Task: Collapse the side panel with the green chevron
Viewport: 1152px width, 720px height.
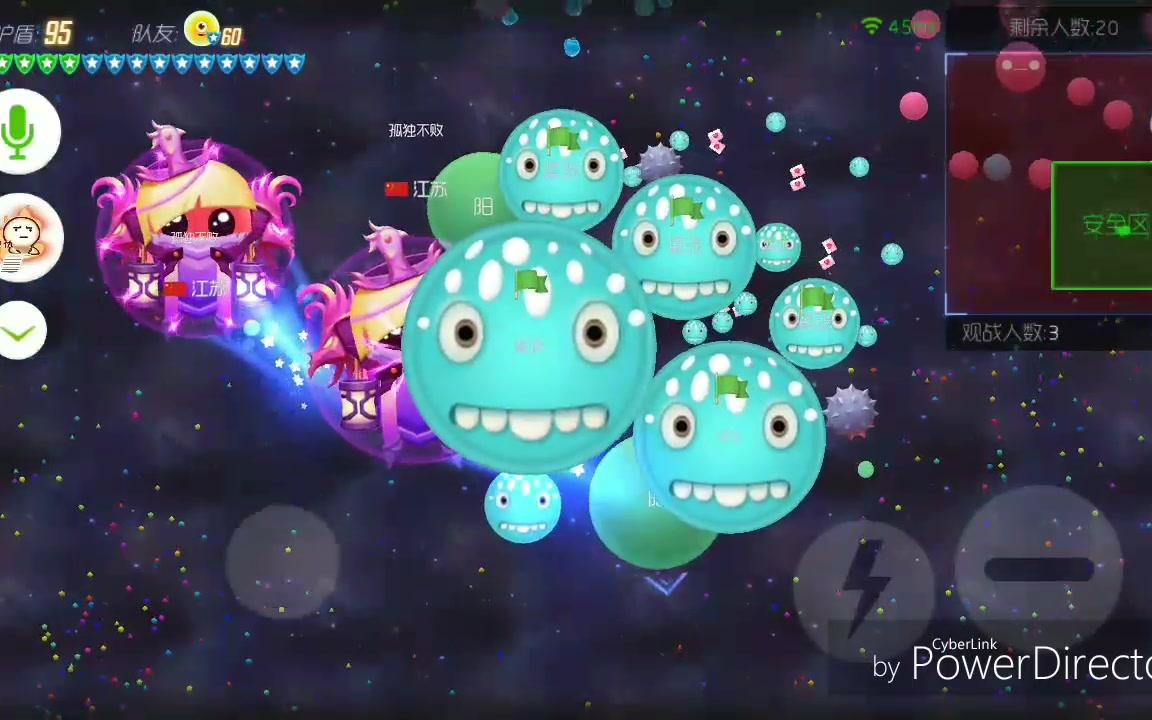Action: pyautogui.click(x=21, y=333)
